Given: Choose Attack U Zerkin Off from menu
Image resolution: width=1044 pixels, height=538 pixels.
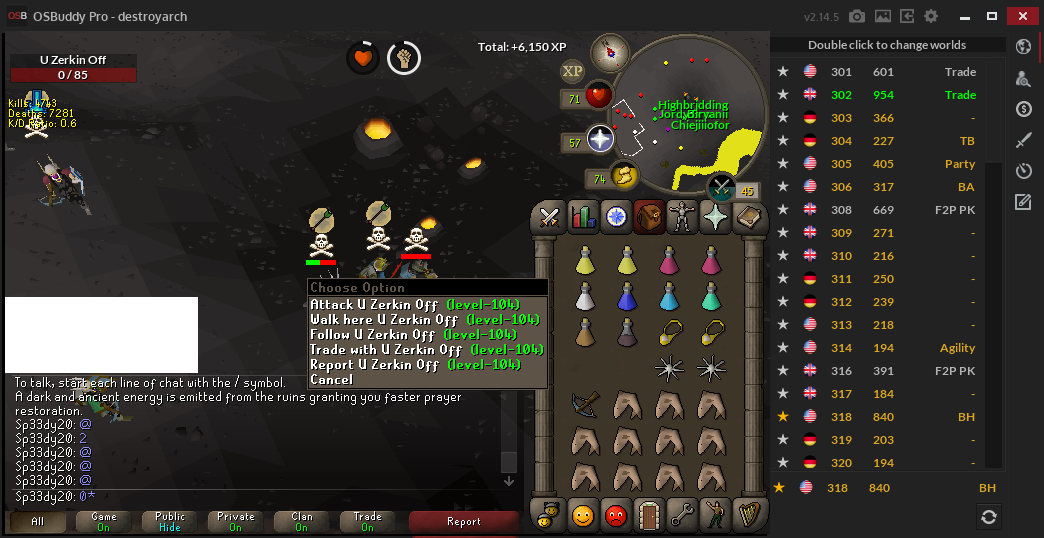Looking at the screenshot, I should pos(426,305).
